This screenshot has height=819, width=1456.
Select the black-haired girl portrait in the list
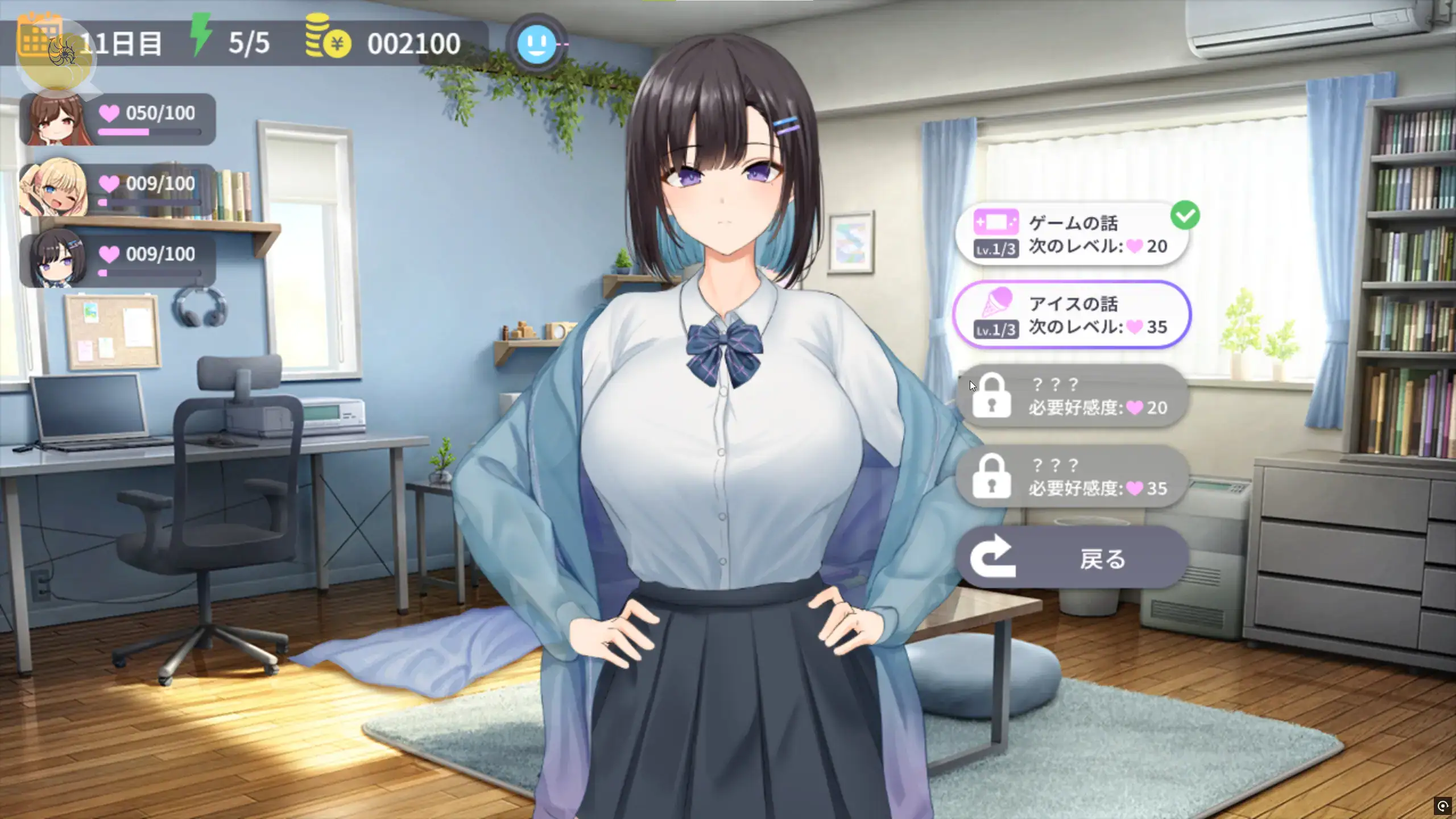tap(56, 259)
